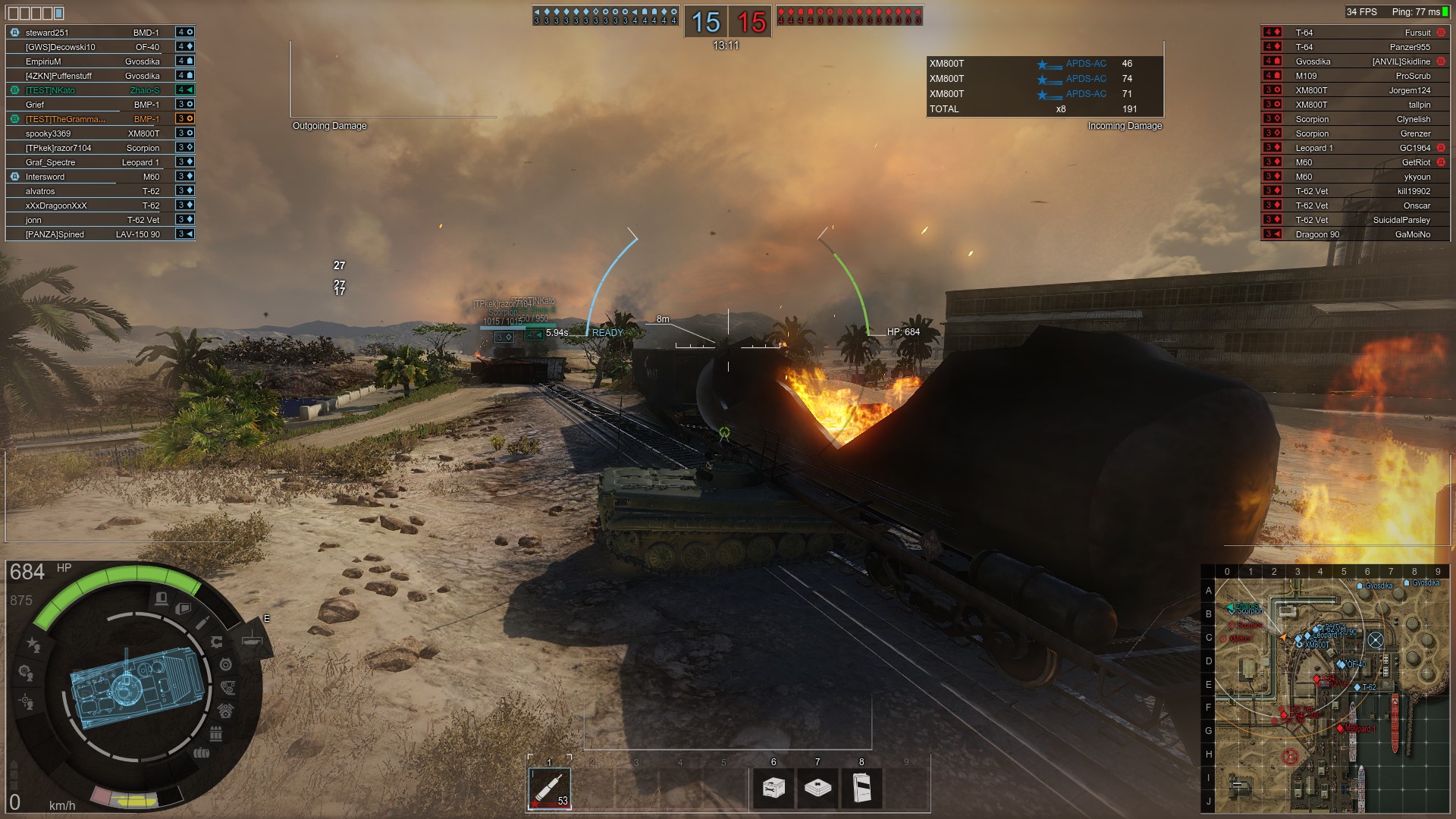
Task: Click the commander crew icon with star
Action: (x=33, y=644)
